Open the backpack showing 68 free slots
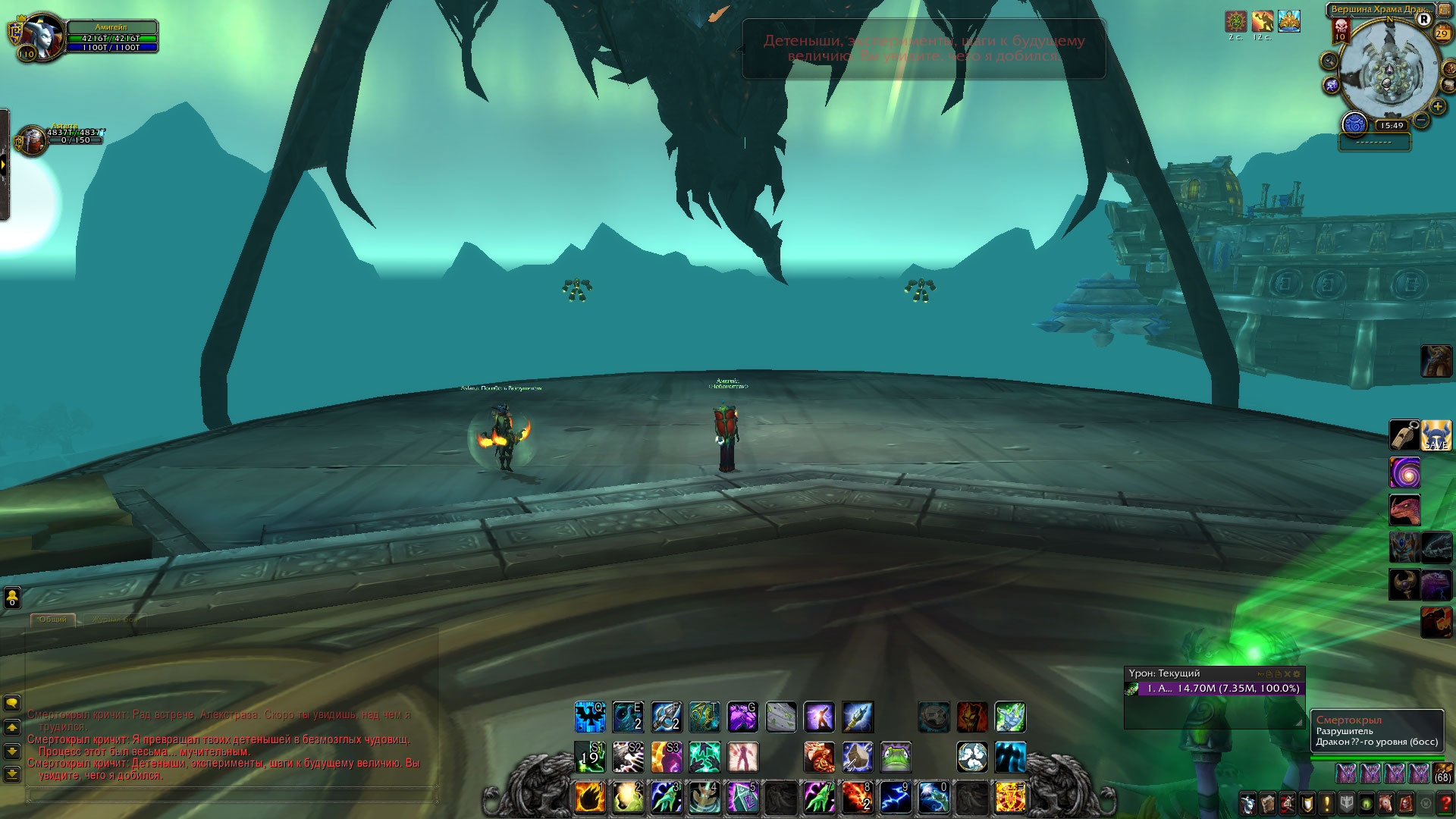 (x=1442, y=773)
